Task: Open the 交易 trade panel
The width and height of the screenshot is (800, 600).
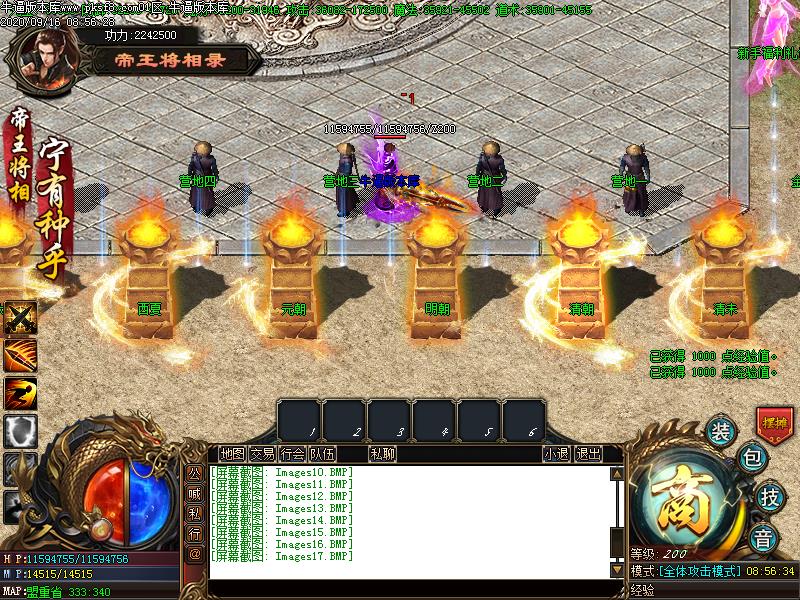Action: pyautogui.click(x=262, y=454)
